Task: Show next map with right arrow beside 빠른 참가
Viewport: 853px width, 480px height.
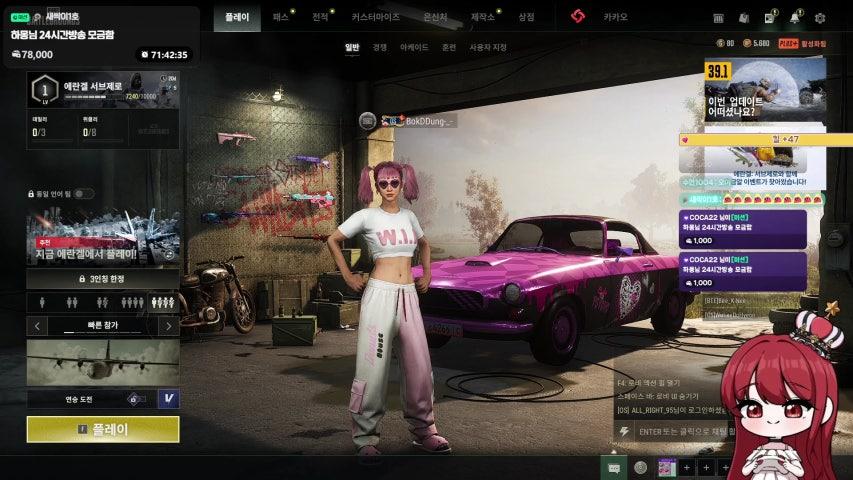Action: point(169,326)
